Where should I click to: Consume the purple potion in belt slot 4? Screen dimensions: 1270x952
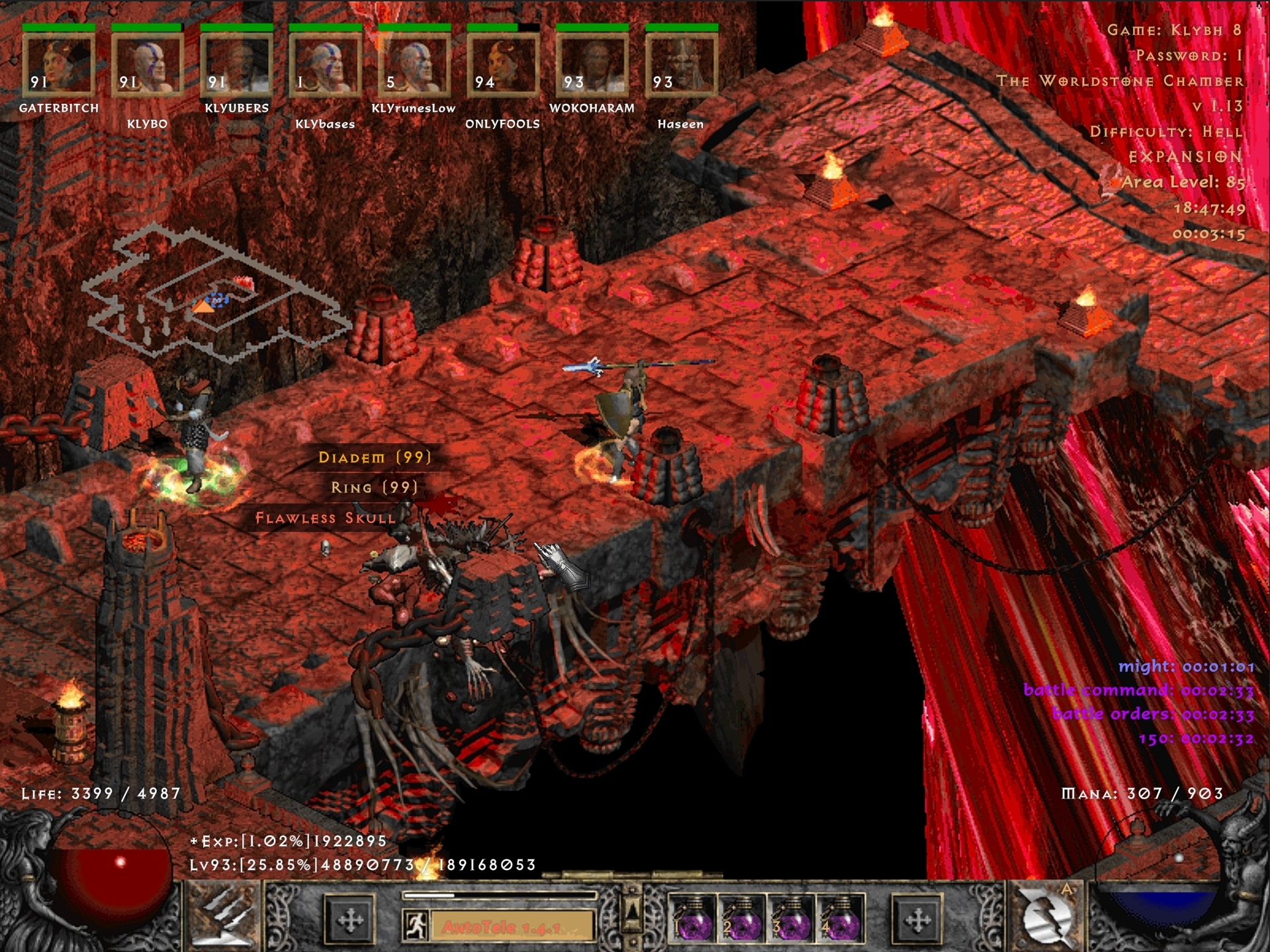[840, 919]
